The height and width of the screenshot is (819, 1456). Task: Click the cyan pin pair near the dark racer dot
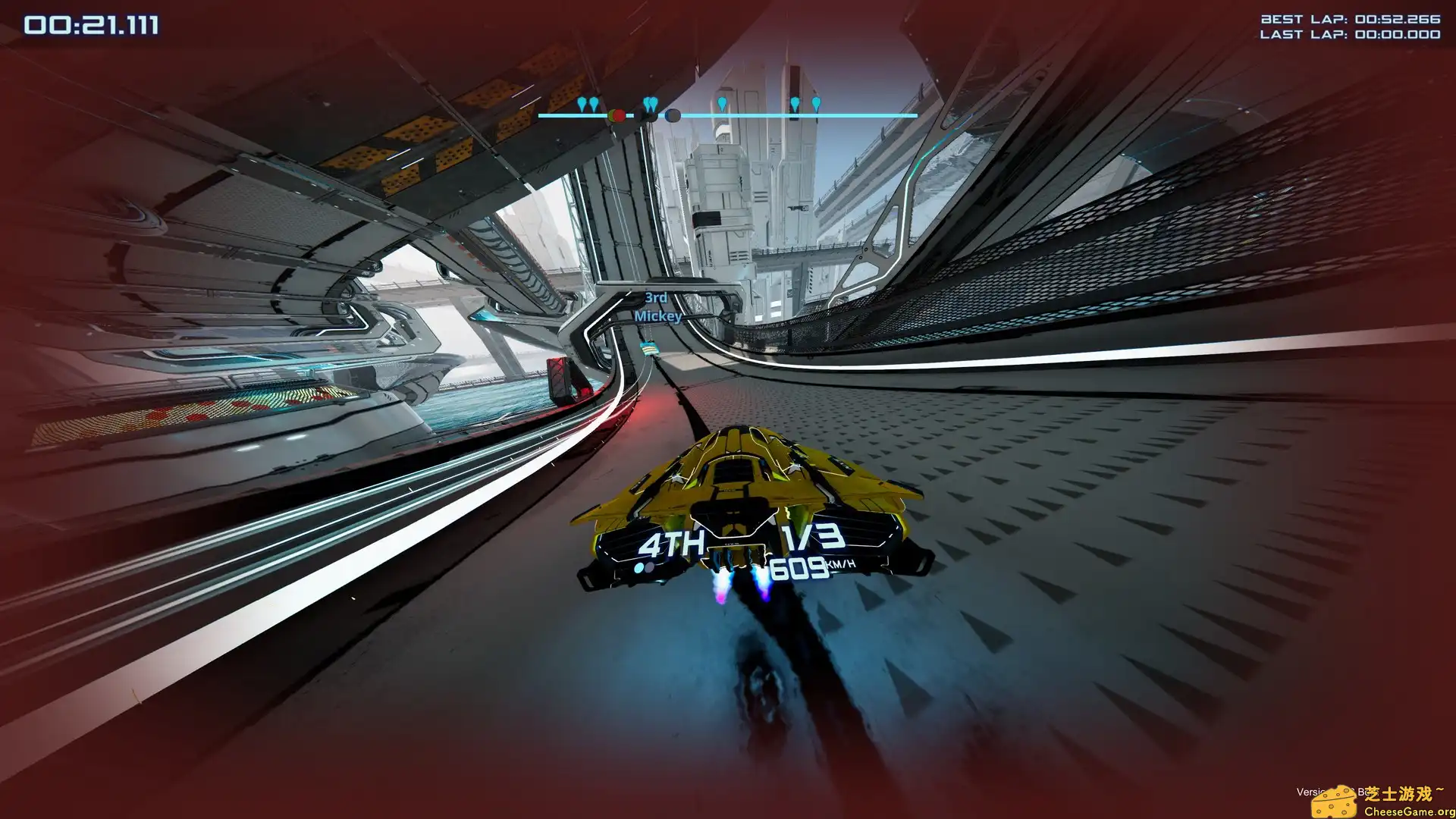651,101
